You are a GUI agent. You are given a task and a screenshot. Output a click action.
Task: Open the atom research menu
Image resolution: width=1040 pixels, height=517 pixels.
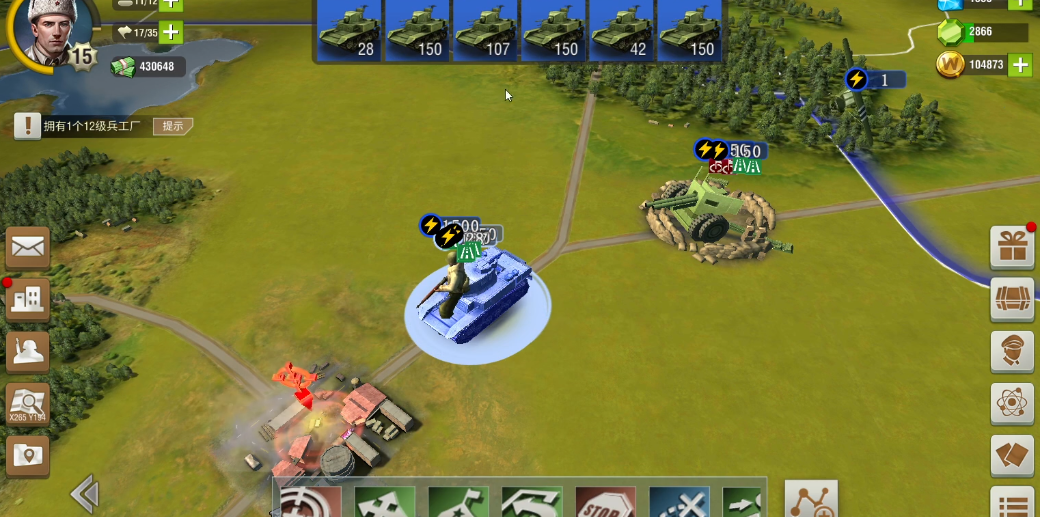click(1012, 404)
